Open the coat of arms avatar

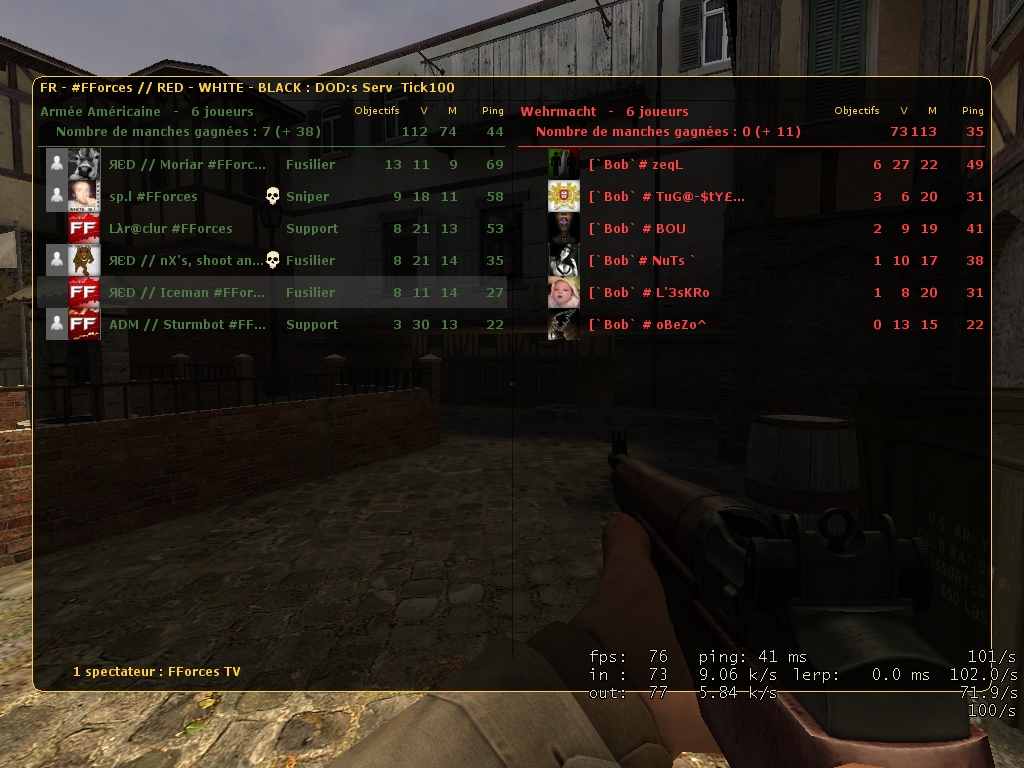click(564, 197)
